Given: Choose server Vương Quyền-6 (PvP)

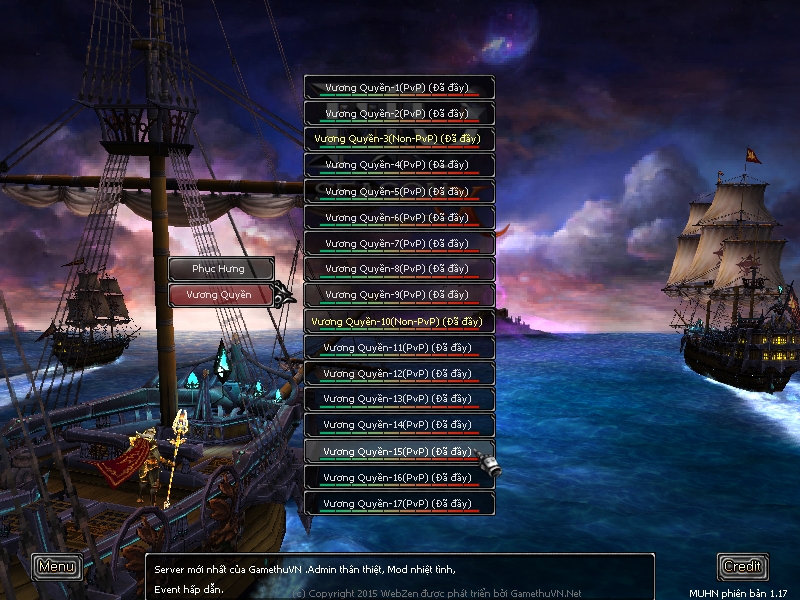Looking at the screenshot, I should (399, 218).
